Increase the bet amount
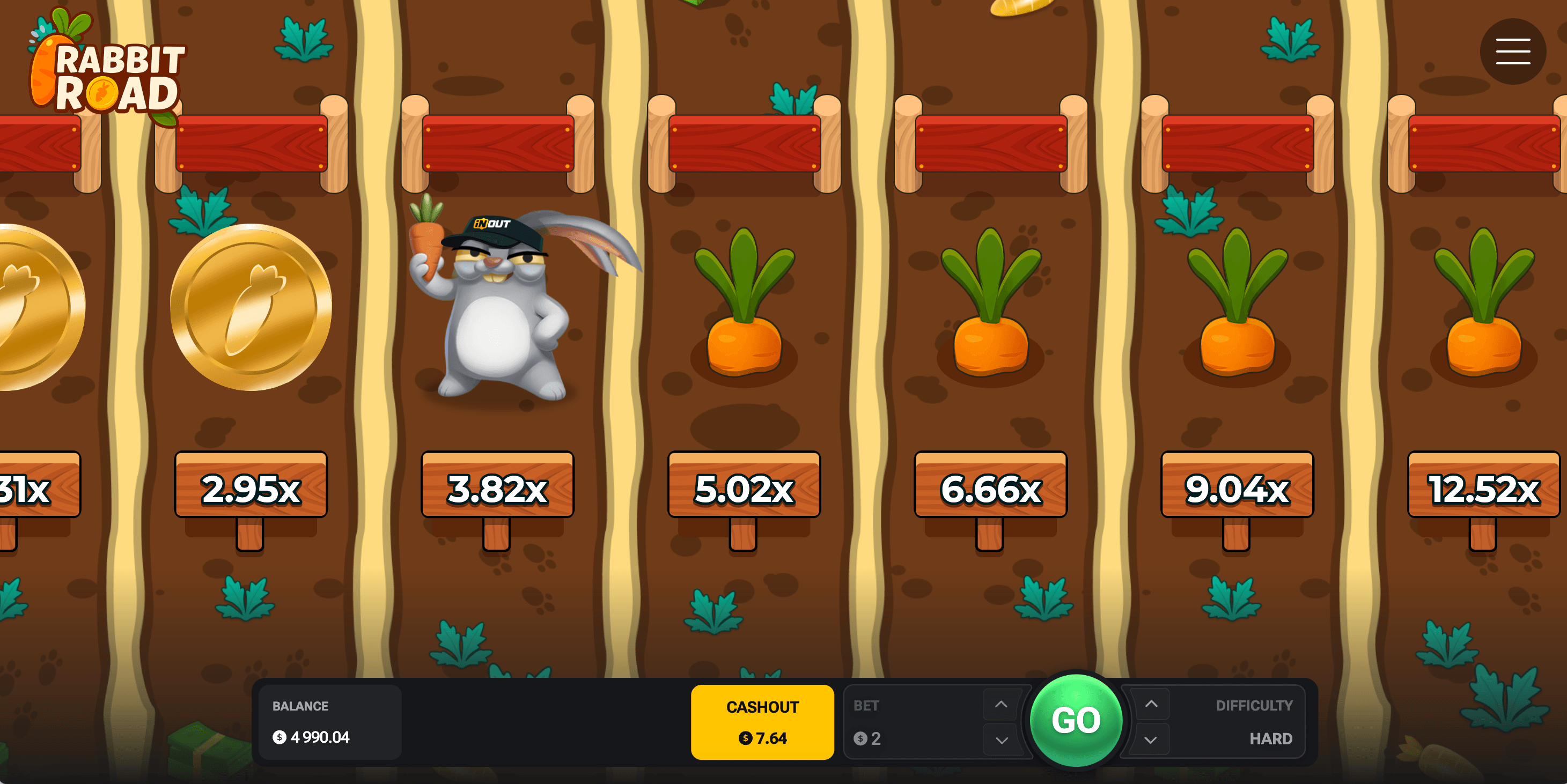Screen dimensions: 1567x784 (x=1000, y=704)
